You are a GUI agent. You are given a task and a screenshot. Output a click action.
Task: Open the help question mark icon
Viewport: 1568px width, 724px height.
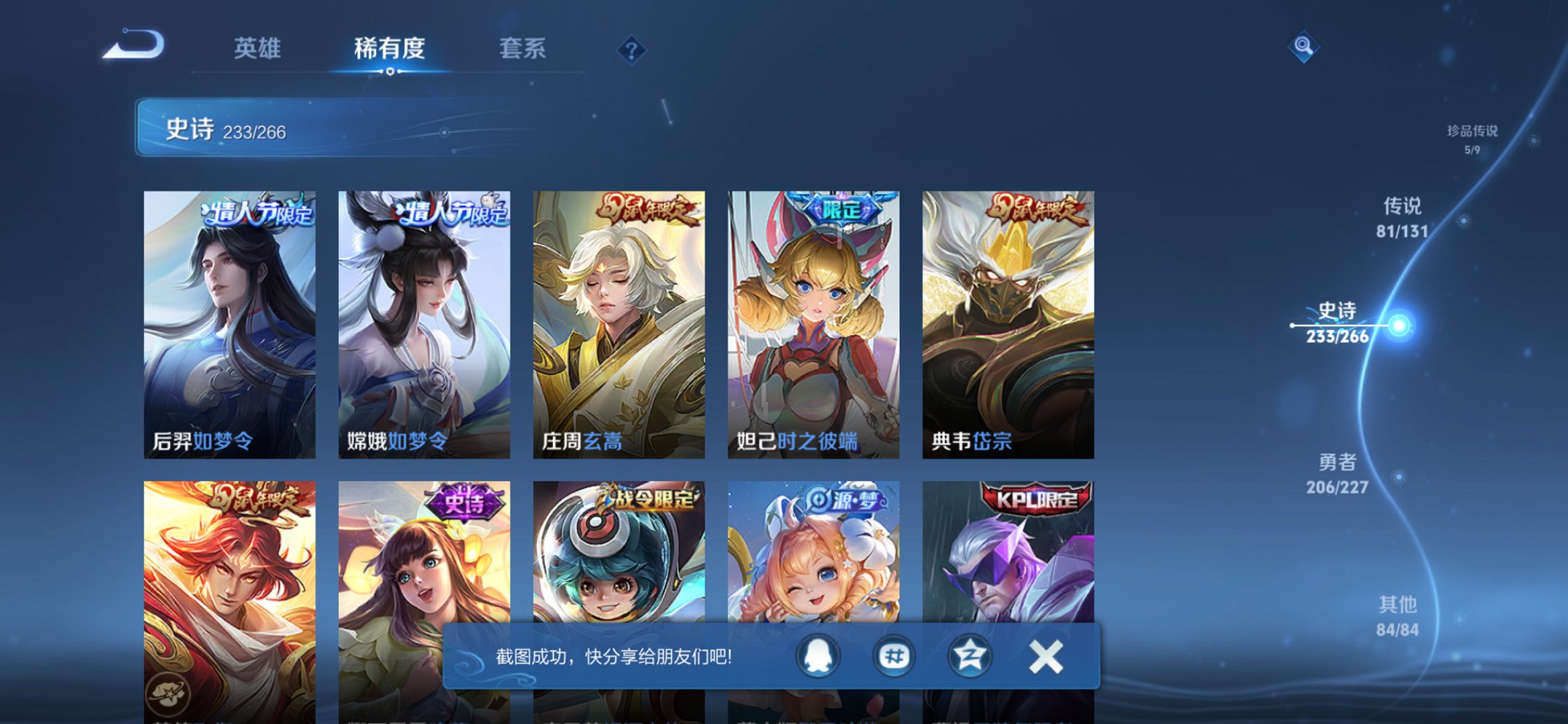[631, 50]
